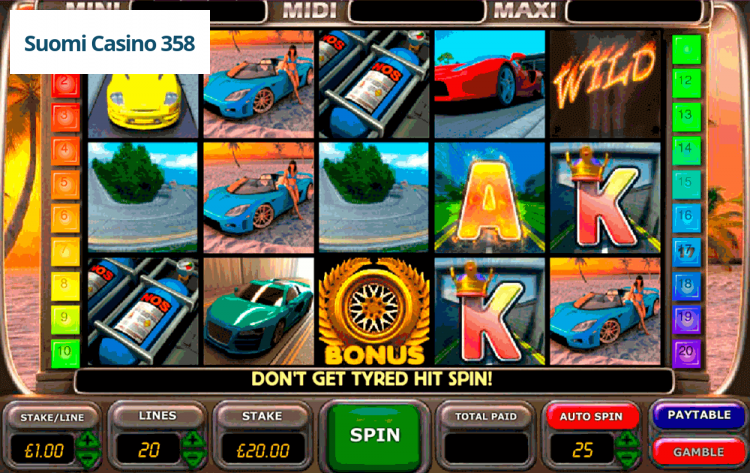Choose payline 16 indicator
The image size is (750, 473).
[x=686, y=216]
